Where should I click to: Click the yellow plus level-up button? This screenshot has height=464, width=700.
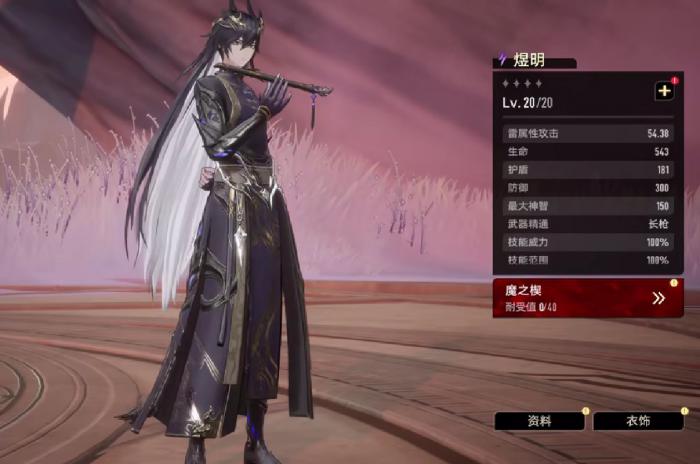(x=664, y=91)
